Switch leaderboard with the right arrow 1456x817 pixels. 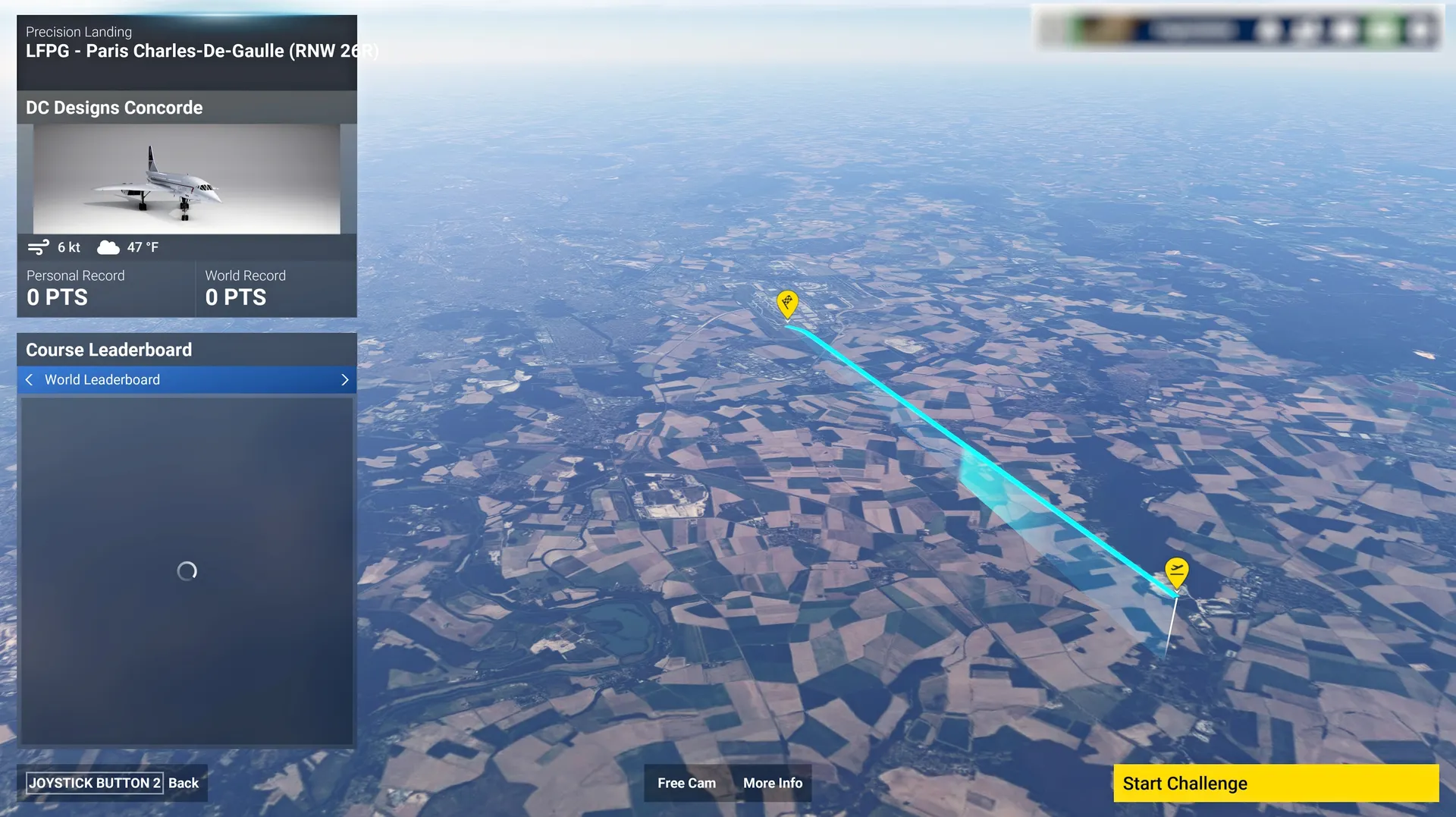click(x=345, y=379)
